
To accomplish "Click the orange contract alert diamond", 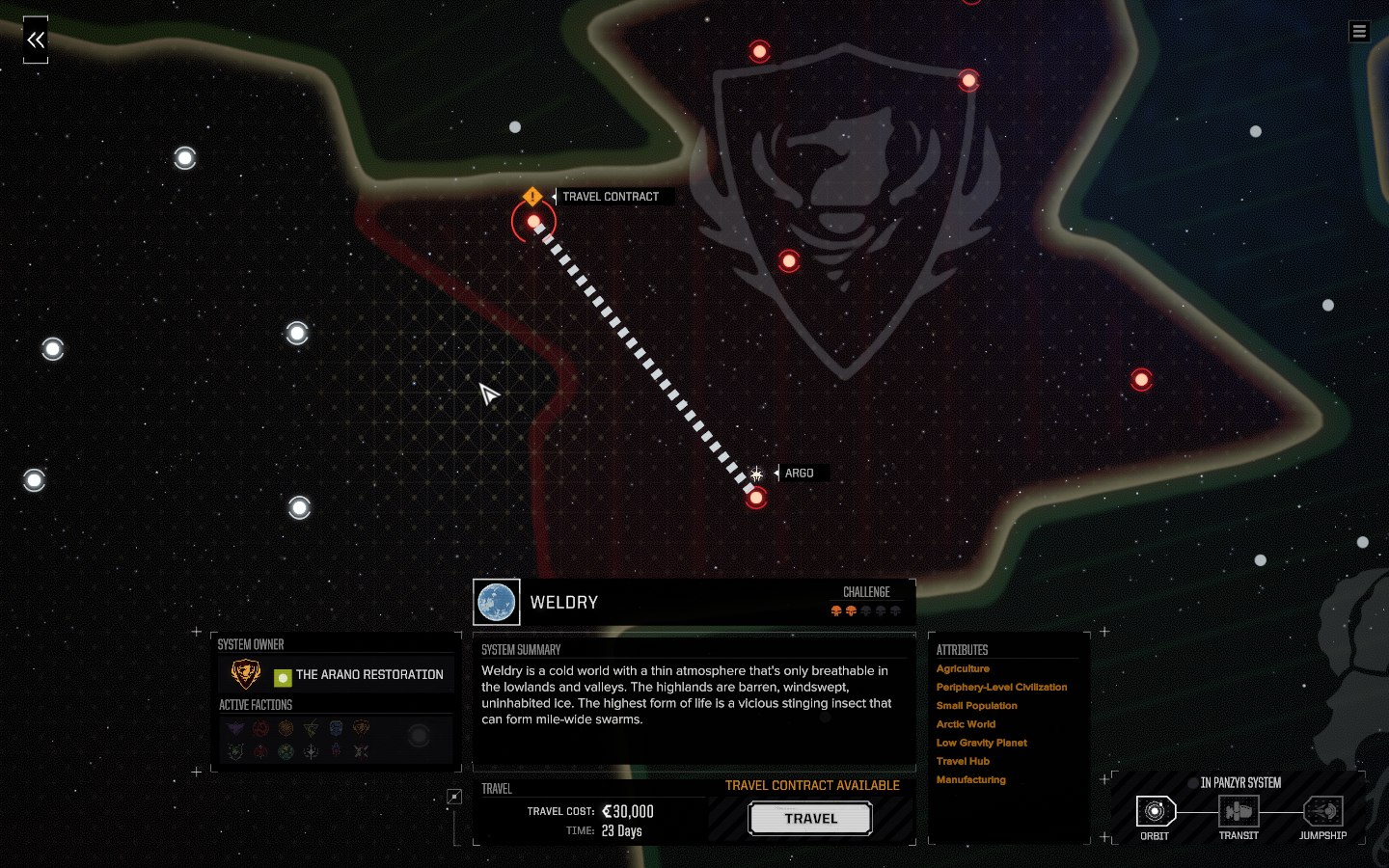I will coord(532,197).
